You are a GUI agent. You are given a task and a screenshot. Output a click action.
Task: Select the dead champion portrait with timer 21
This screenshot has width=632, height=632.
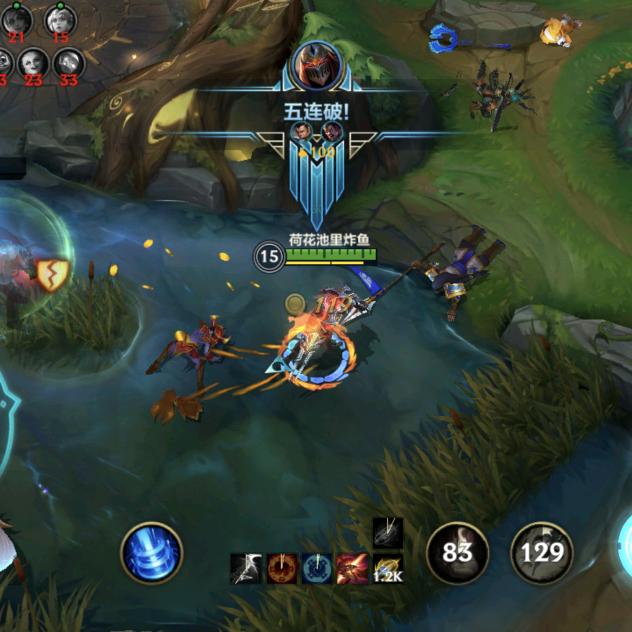pyautogui.click(x=16, y=21)
